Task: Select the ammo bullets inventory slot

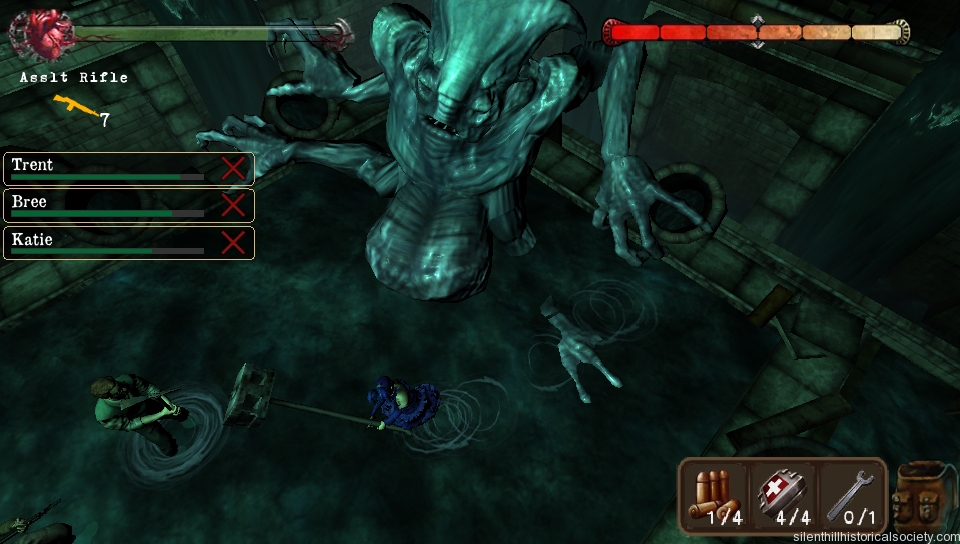Action: (x=715, y=495)
